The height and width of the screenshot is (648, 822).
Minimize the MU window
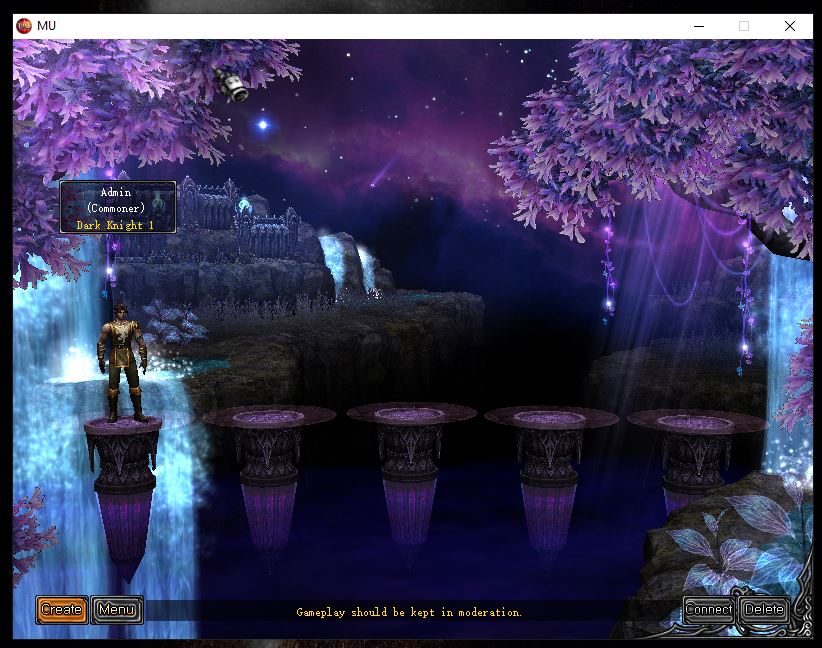(698, 26)
